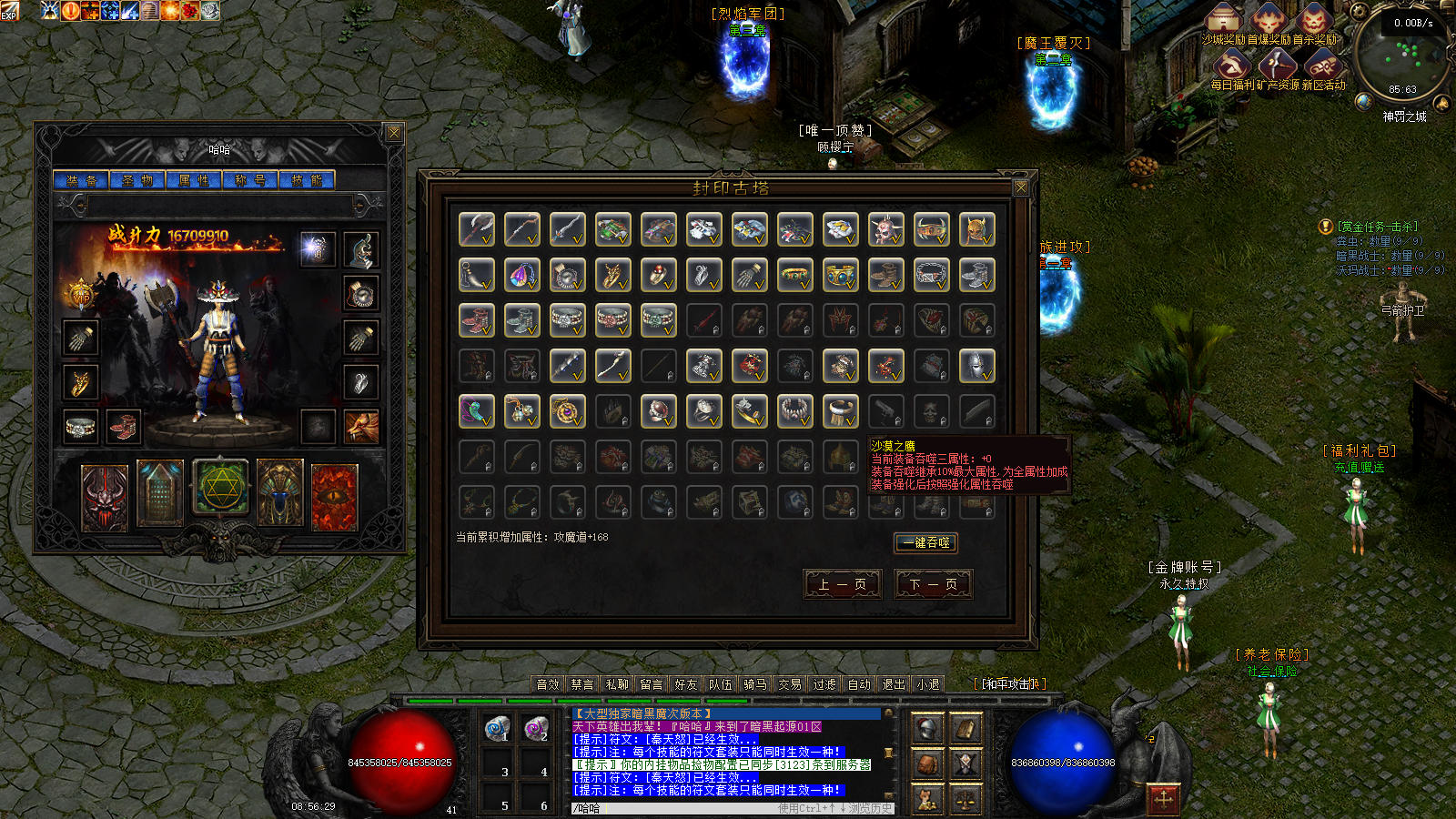Select the 技能 tab

pos(307,180)
